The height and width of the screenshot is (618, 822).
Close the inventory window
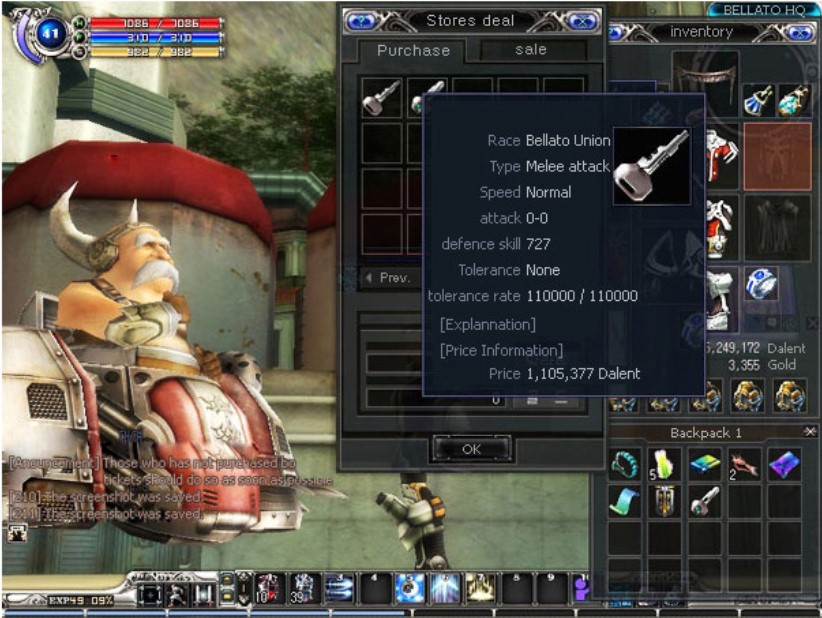pos(800,32)
